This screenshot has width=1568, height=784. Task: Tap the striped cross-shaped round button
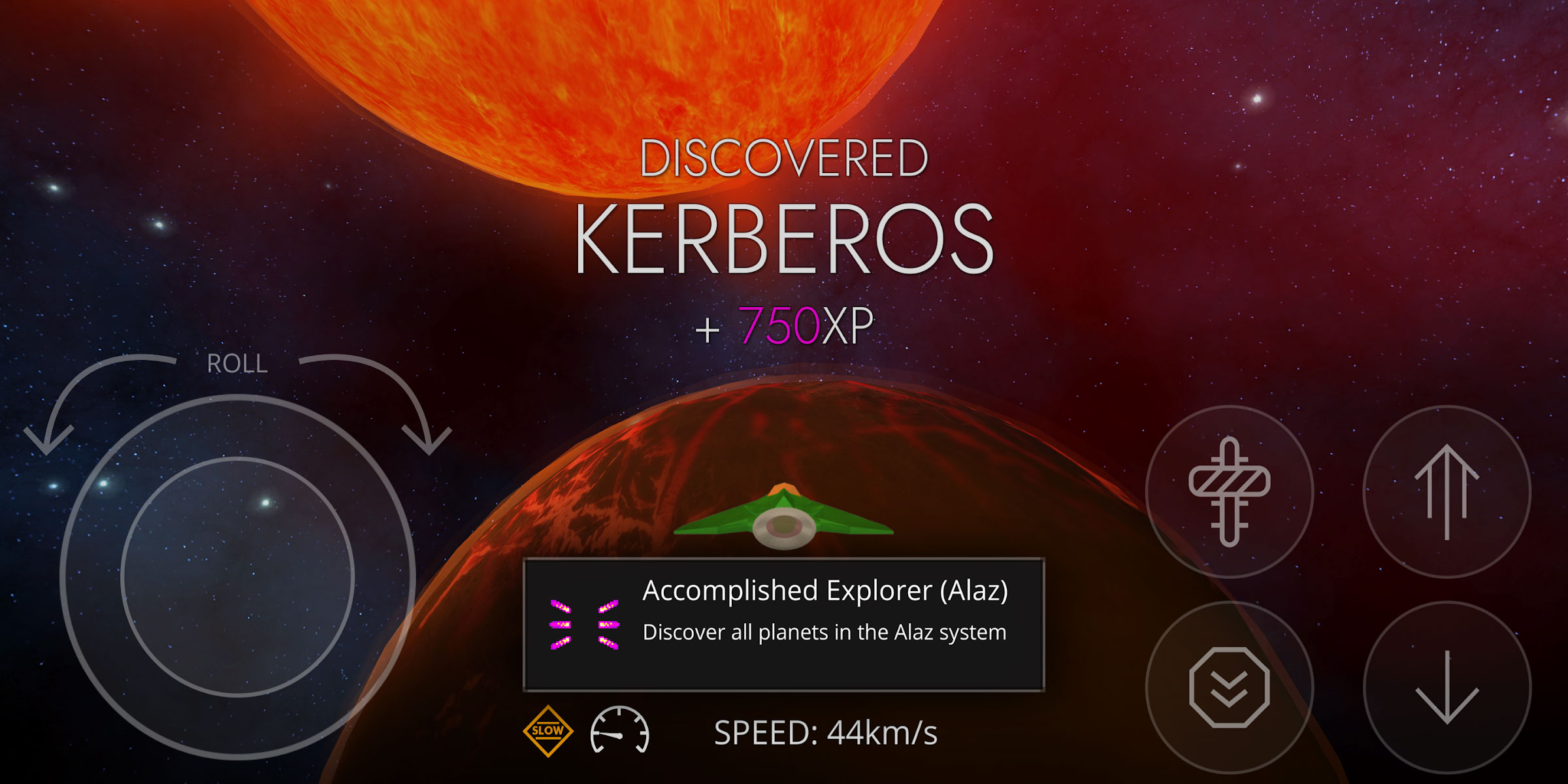(1229, 491)
